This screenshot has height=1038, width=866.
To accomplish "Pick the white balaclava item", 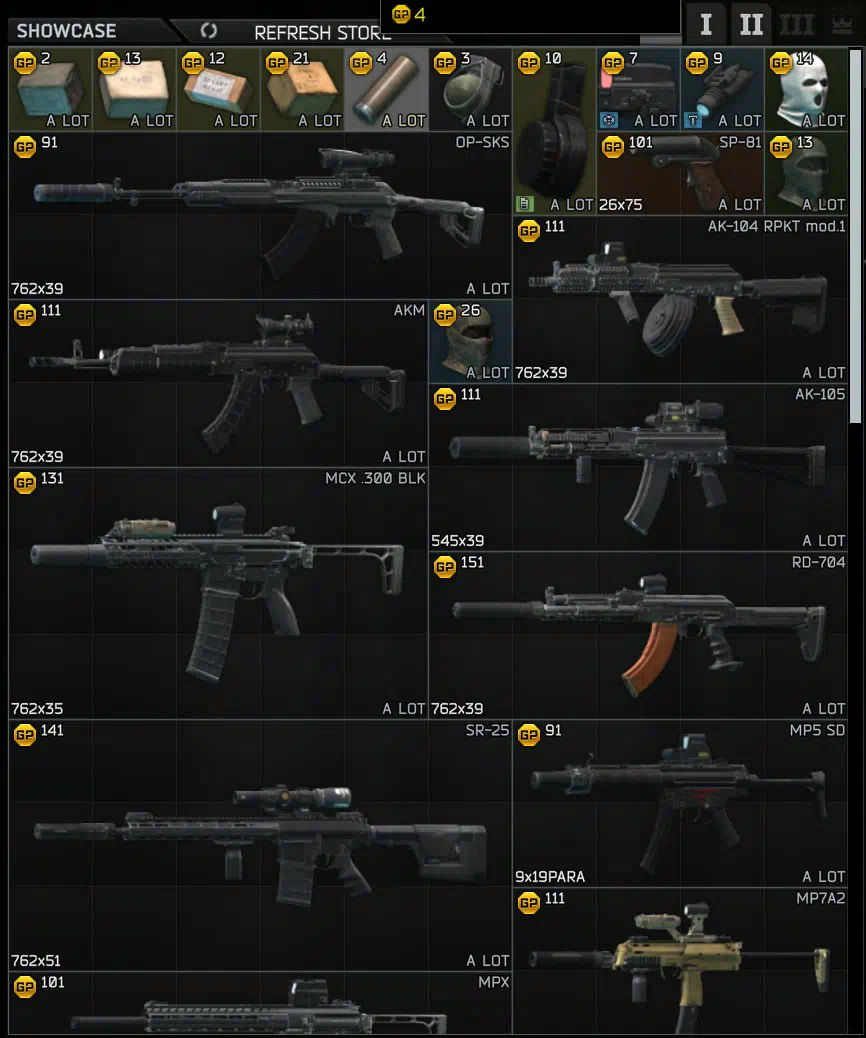I will tap(806, 89).
